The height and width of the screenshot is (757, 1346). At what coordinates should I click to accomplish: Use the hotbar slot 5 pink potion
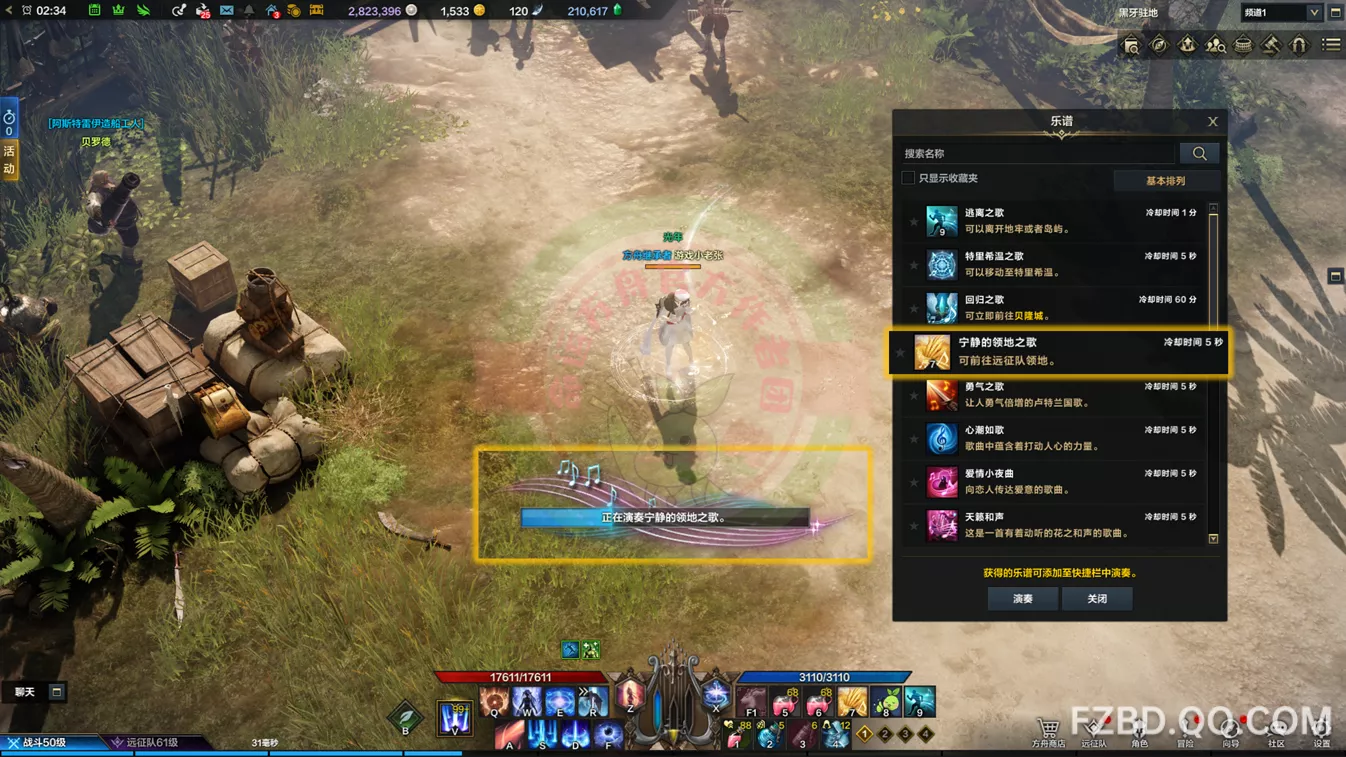[x=785, y=701]
